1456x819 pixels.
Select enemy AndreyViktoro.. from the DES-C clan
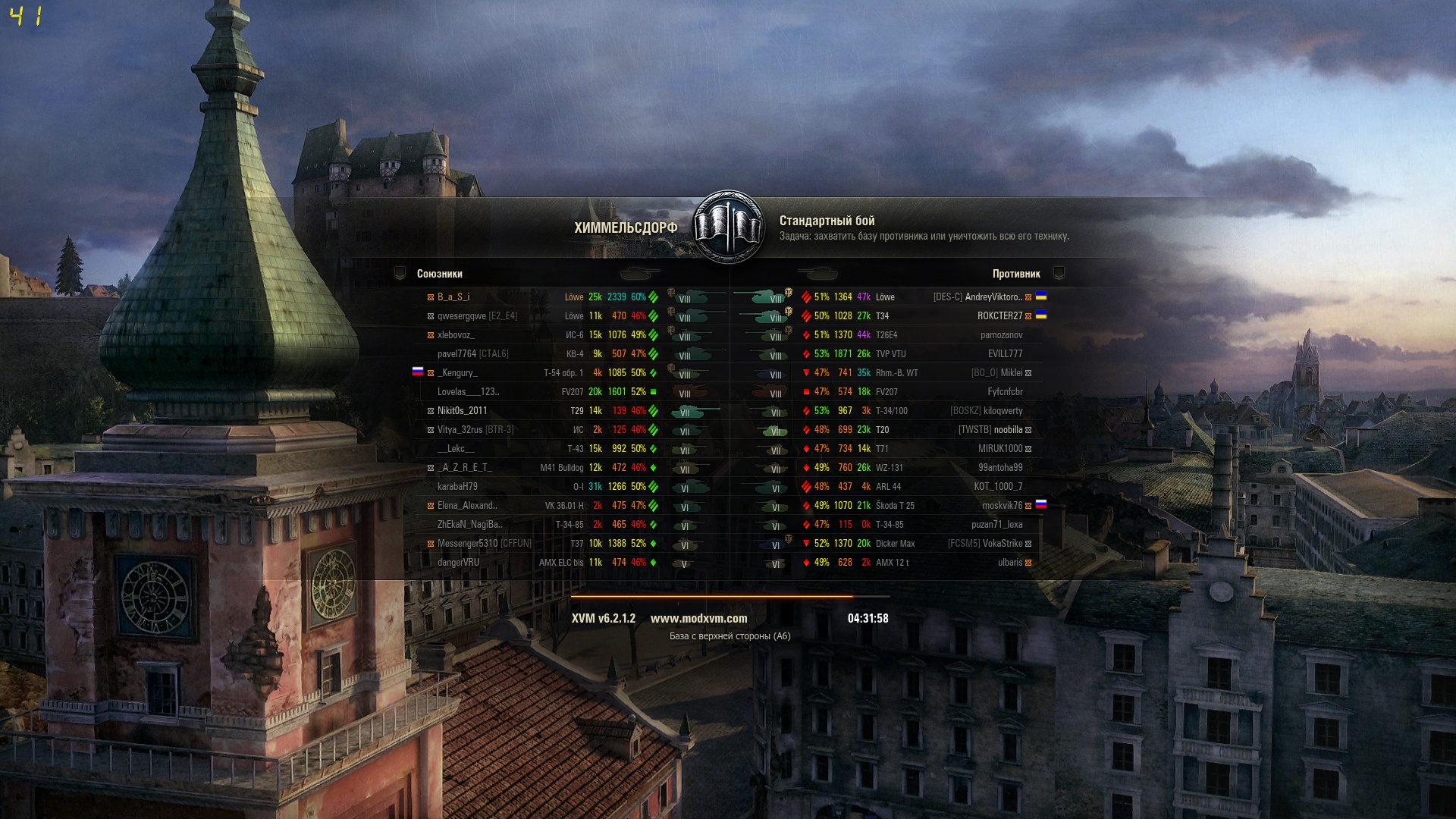[992, 297]
